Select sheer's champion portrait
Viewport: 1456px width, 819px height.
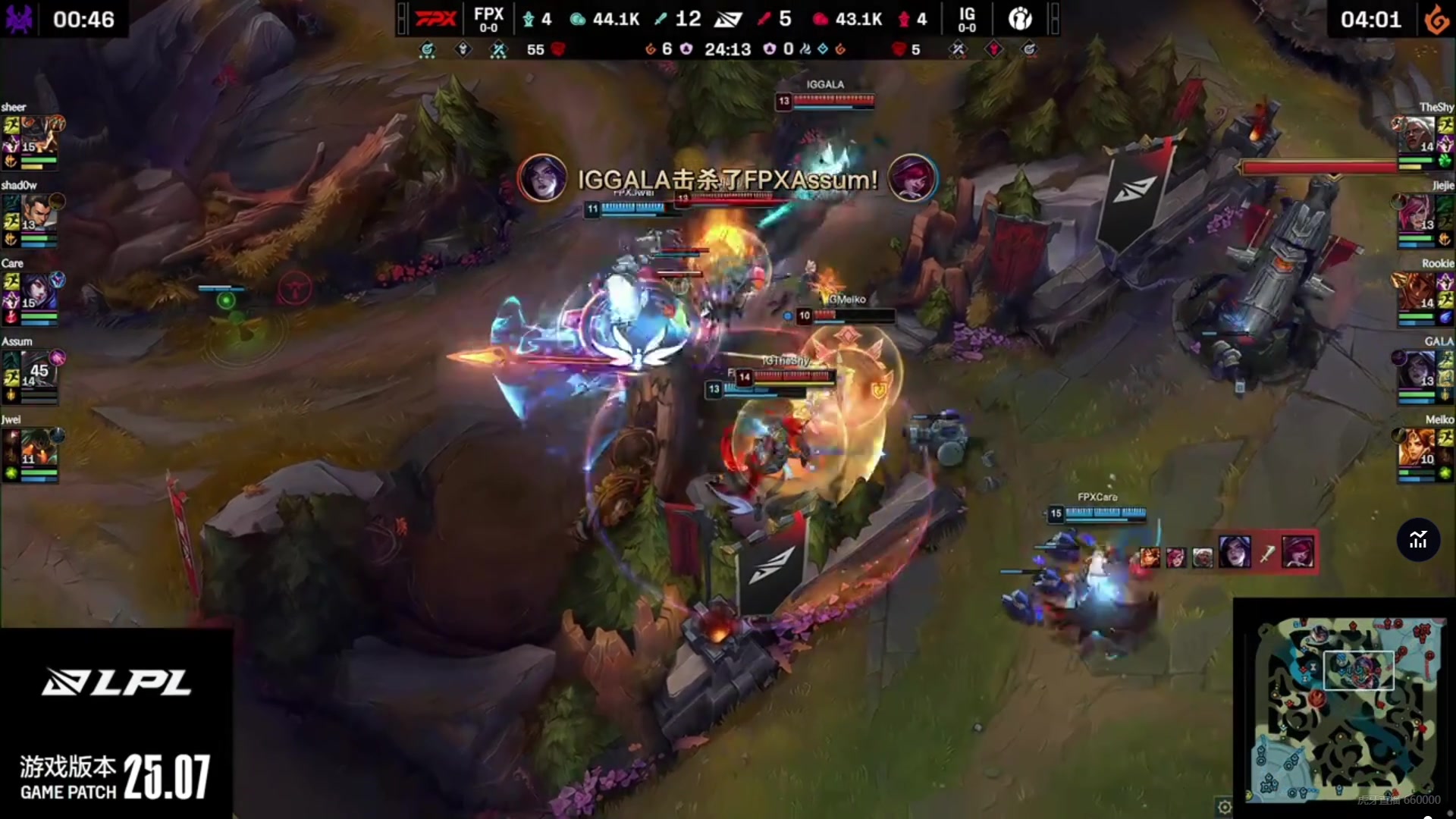[39, 135]
